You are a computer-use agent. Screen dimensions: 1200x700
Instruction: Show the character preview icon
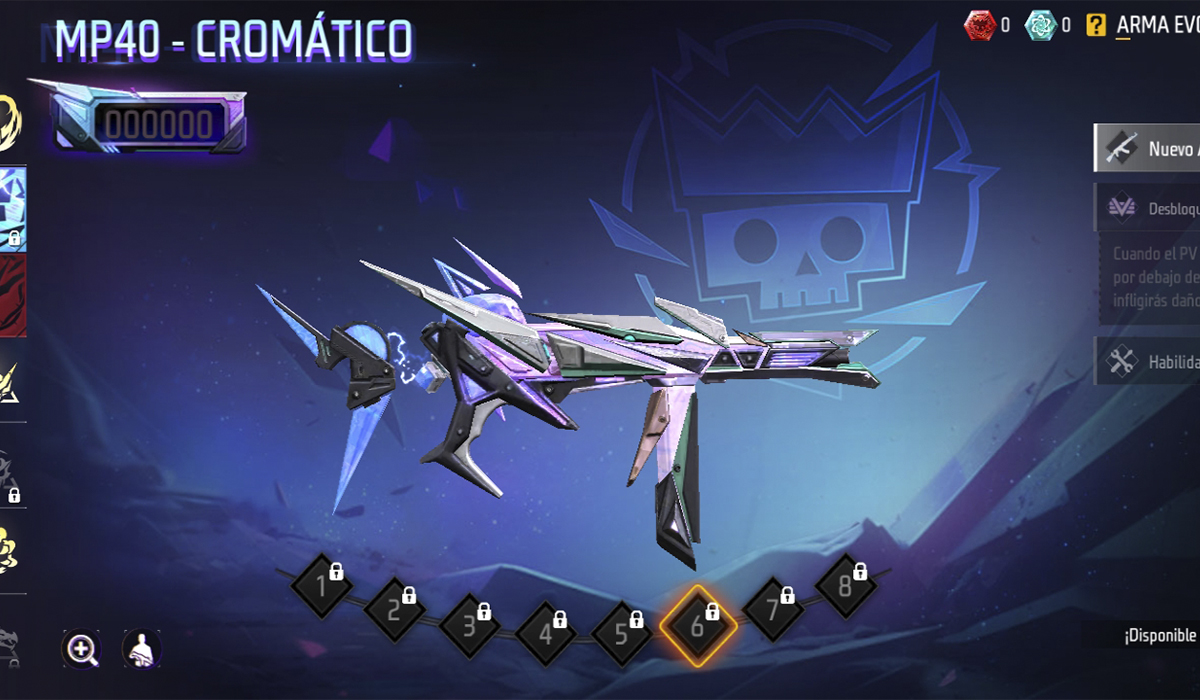141,649
